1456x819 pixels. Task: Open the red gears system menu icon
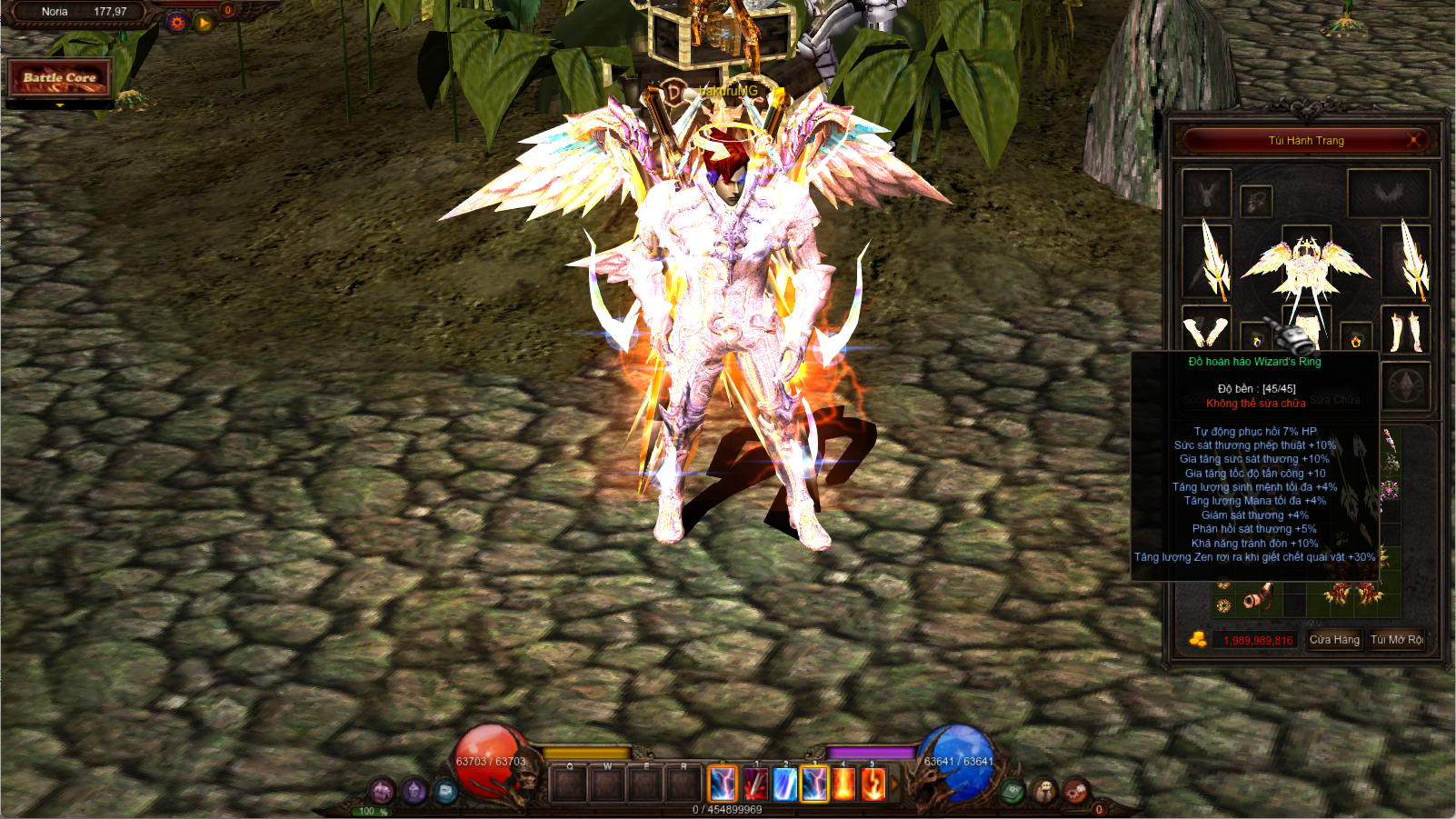point(1075,790)
